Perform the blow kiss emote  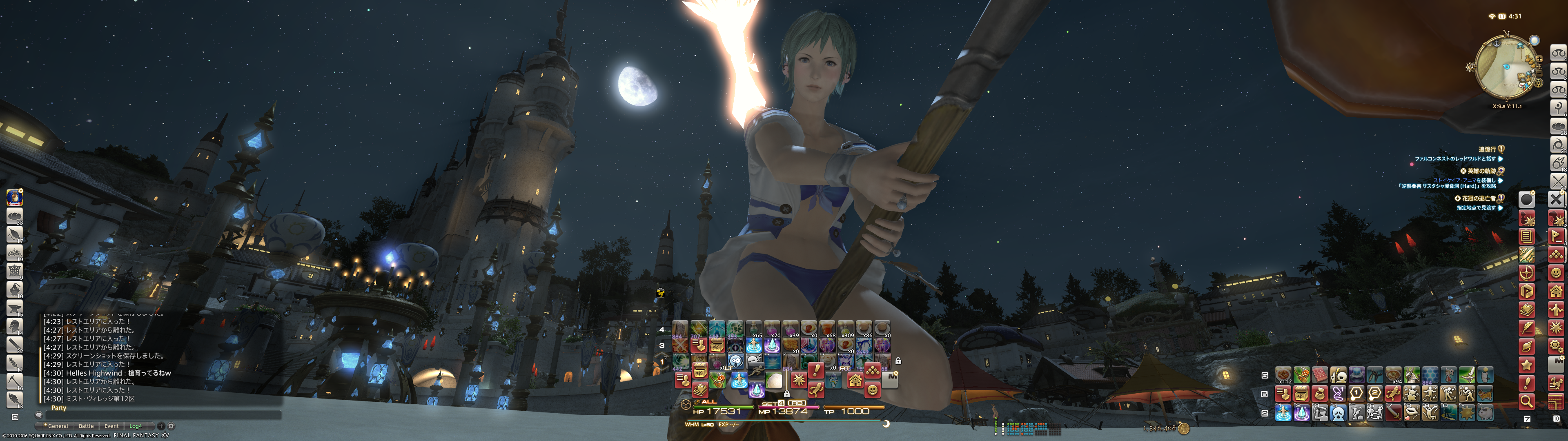coord(1411,413)
